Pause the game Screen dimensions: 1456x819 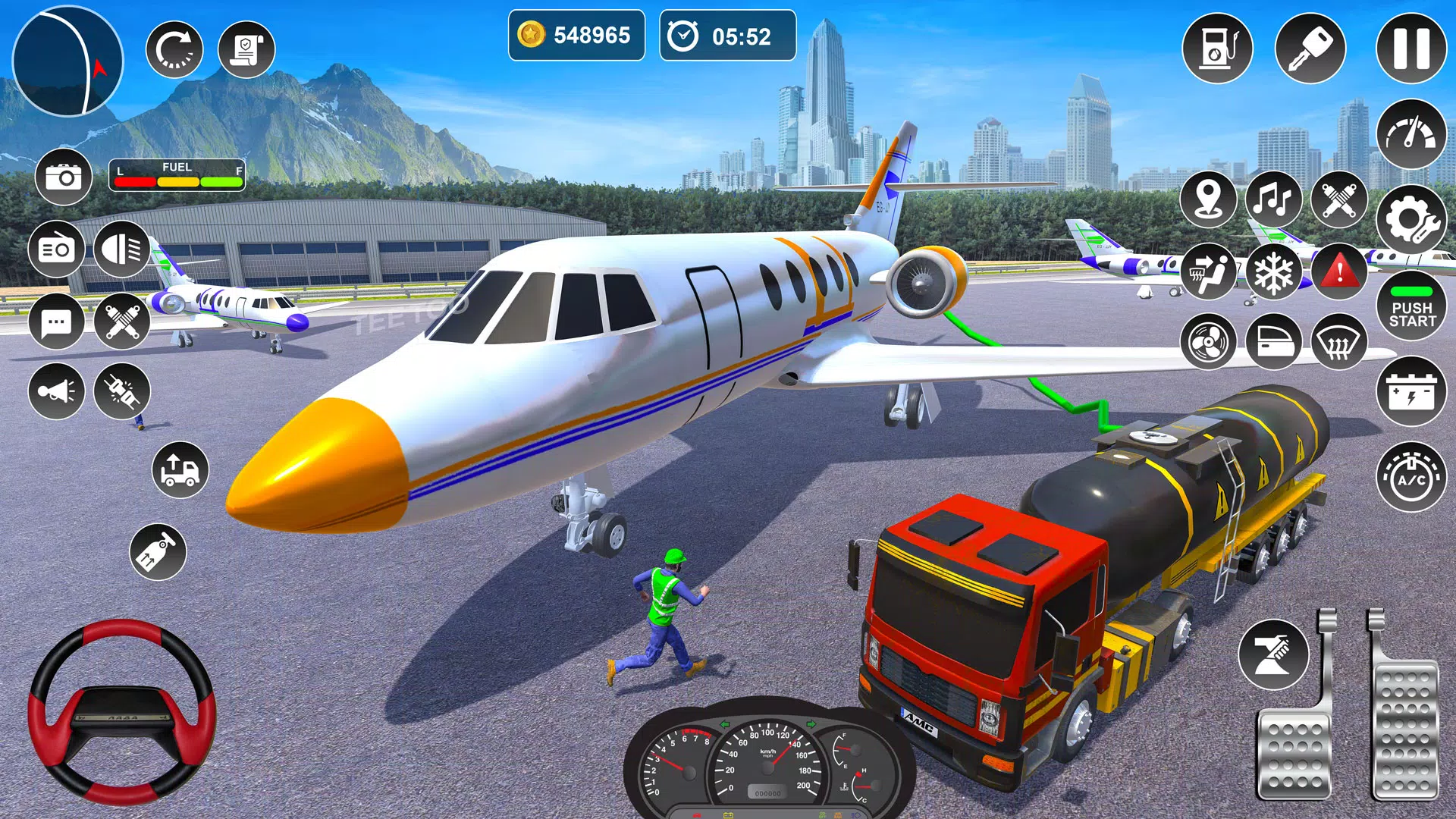pyautogui.click(x=1411, y=49)
